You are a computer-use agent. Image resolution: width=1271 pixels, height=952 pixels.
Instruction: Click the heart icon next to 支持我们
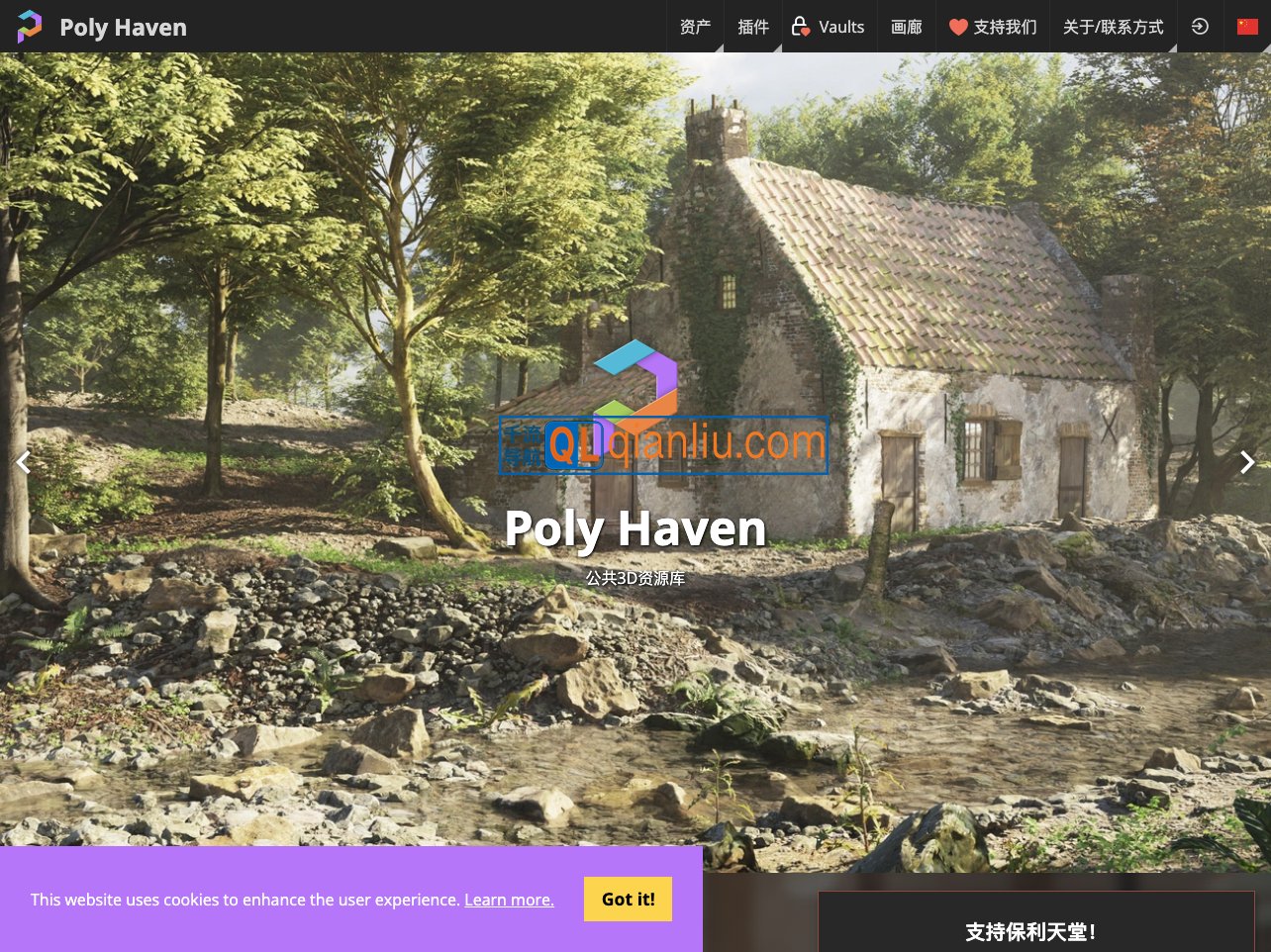point(958,27)
